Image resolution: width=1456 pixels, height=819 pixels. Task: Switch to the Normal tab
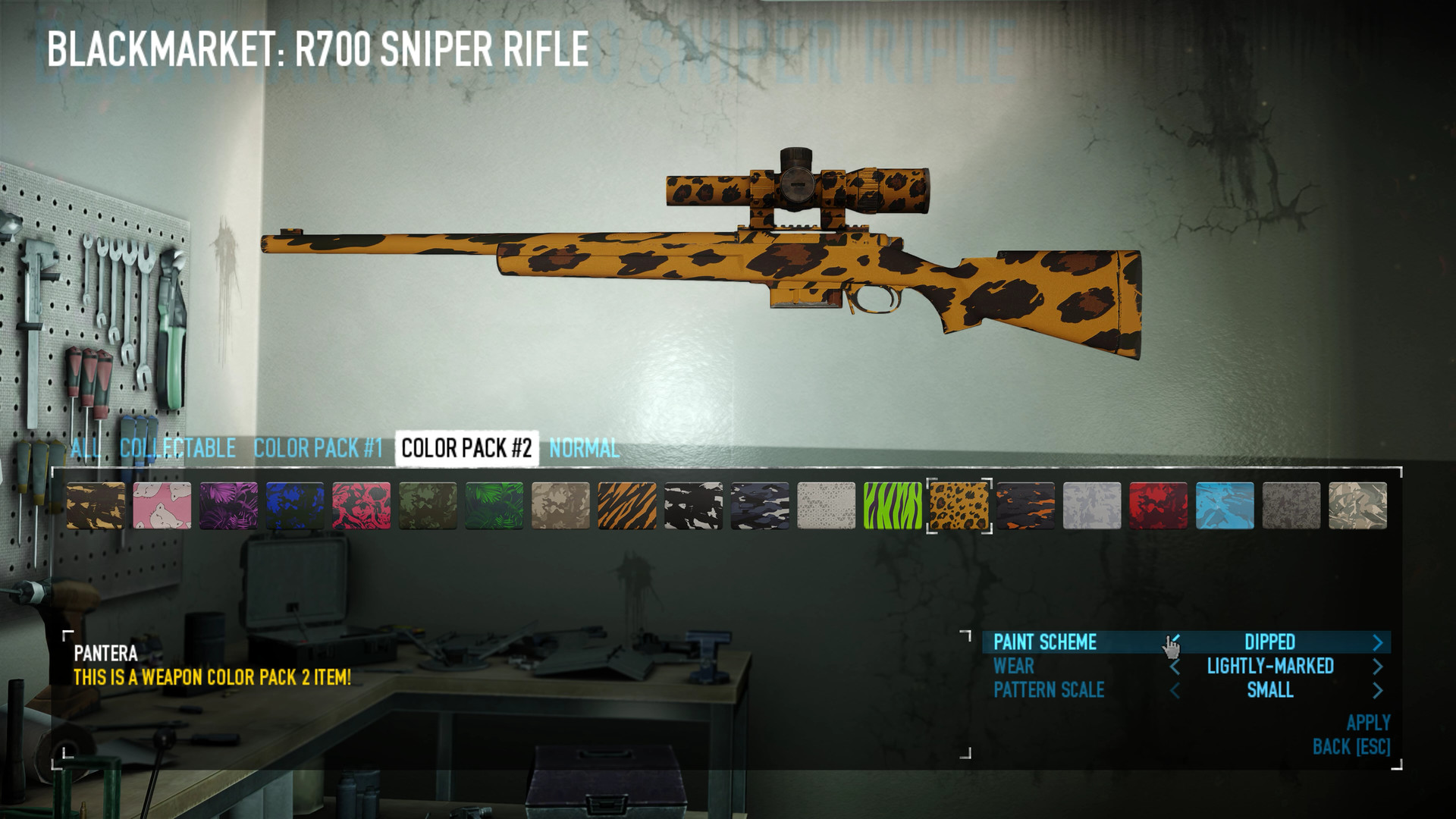pos(584,448)
